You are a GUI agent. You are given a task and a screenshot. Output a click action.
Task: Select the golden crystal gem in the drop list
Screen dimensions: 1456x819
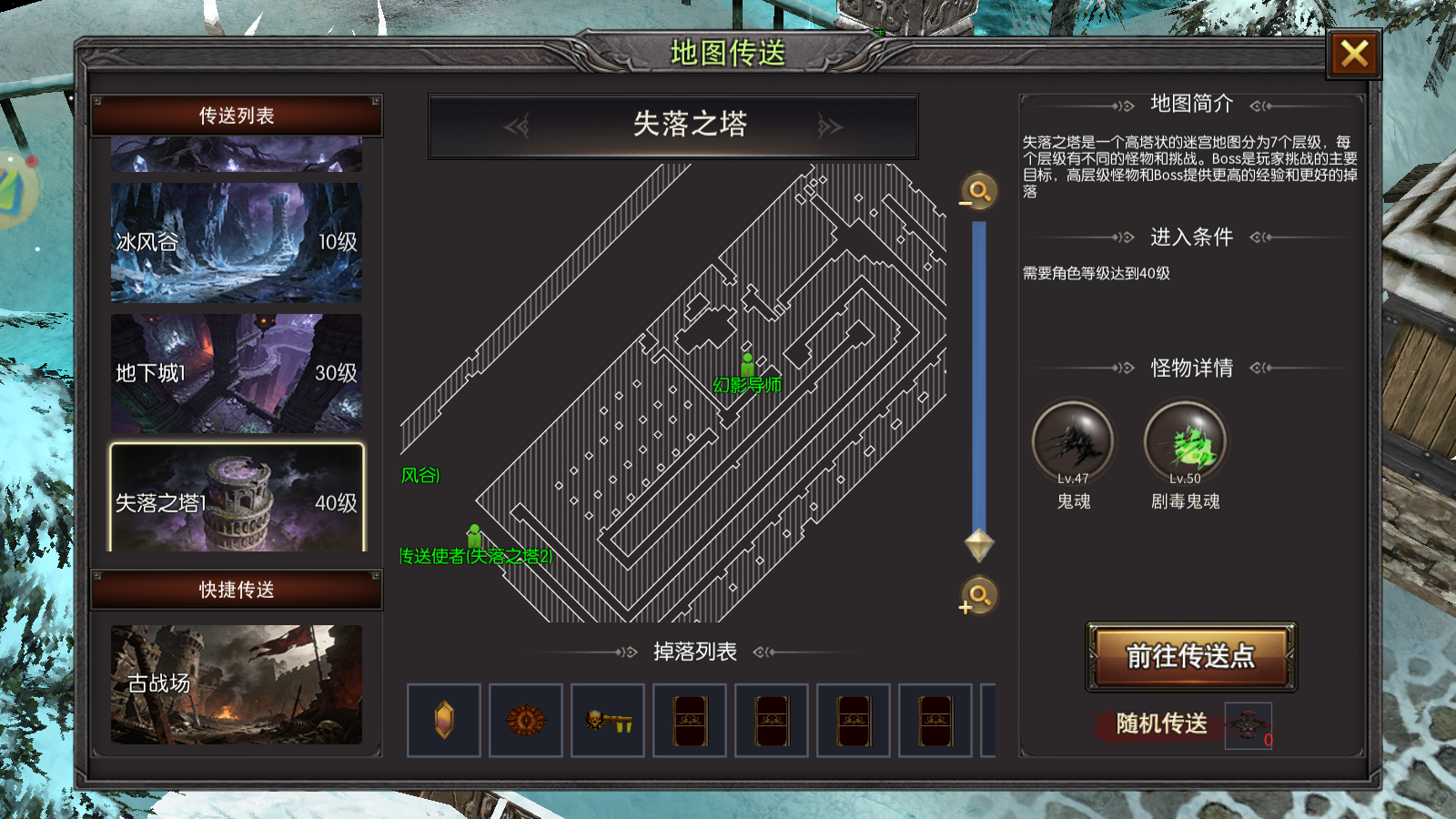(443, 719)
